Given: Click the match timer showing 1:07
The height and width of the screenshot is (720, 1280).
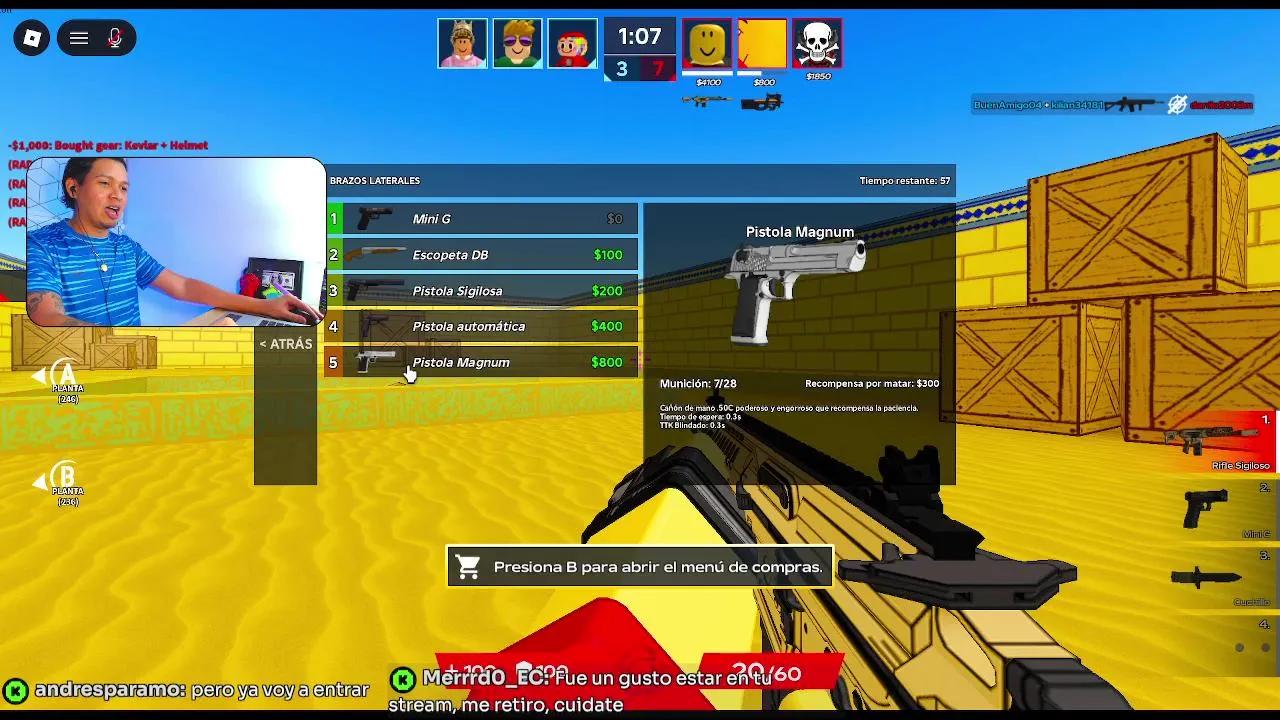Looking at the screenshot, I should coord(639,36).
